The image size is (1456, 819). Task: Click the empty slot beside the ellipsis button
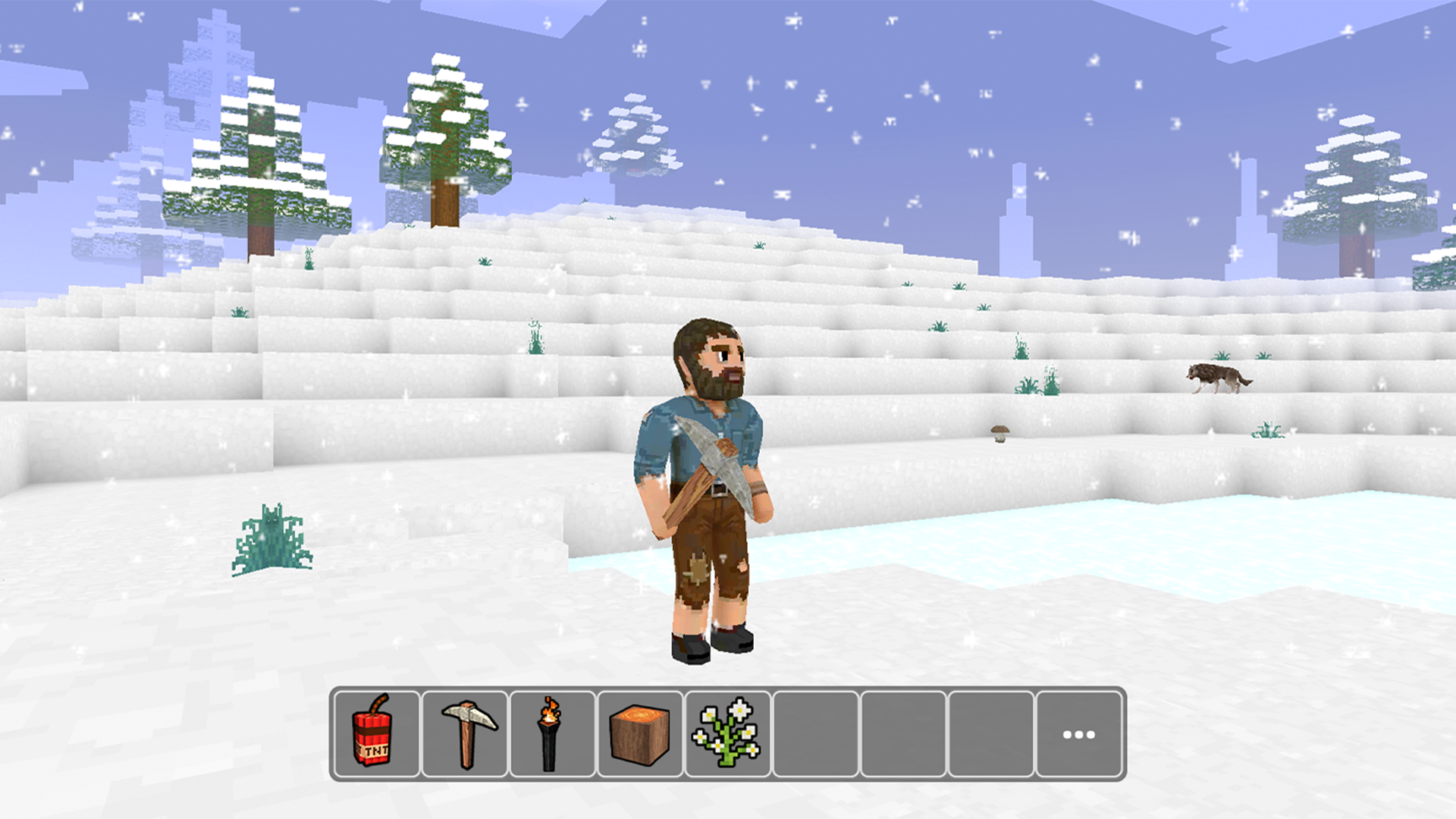point(990,734)
